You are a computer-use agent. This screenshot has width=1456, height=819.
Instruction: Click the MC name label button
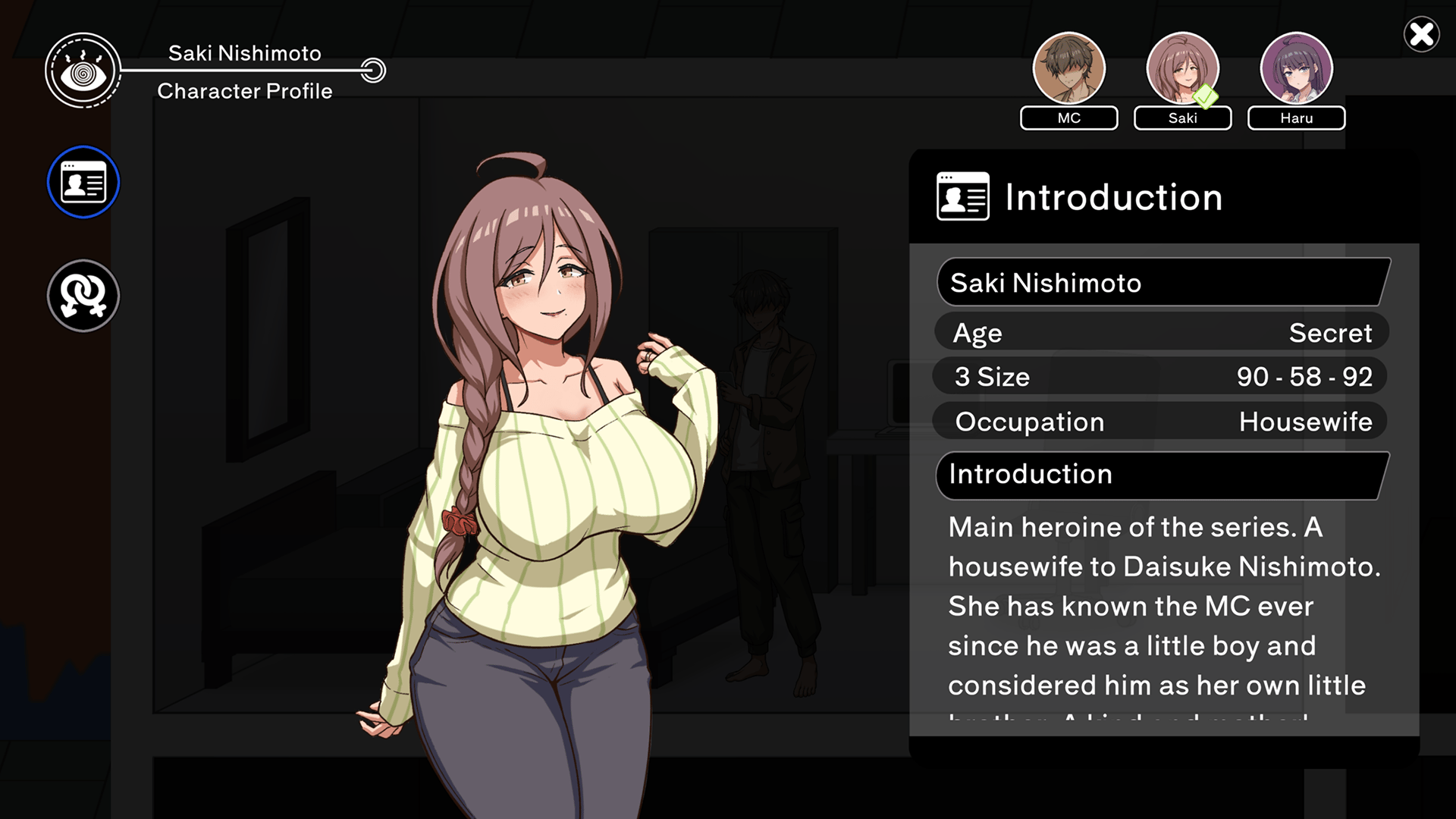[x=1068, y=118]
